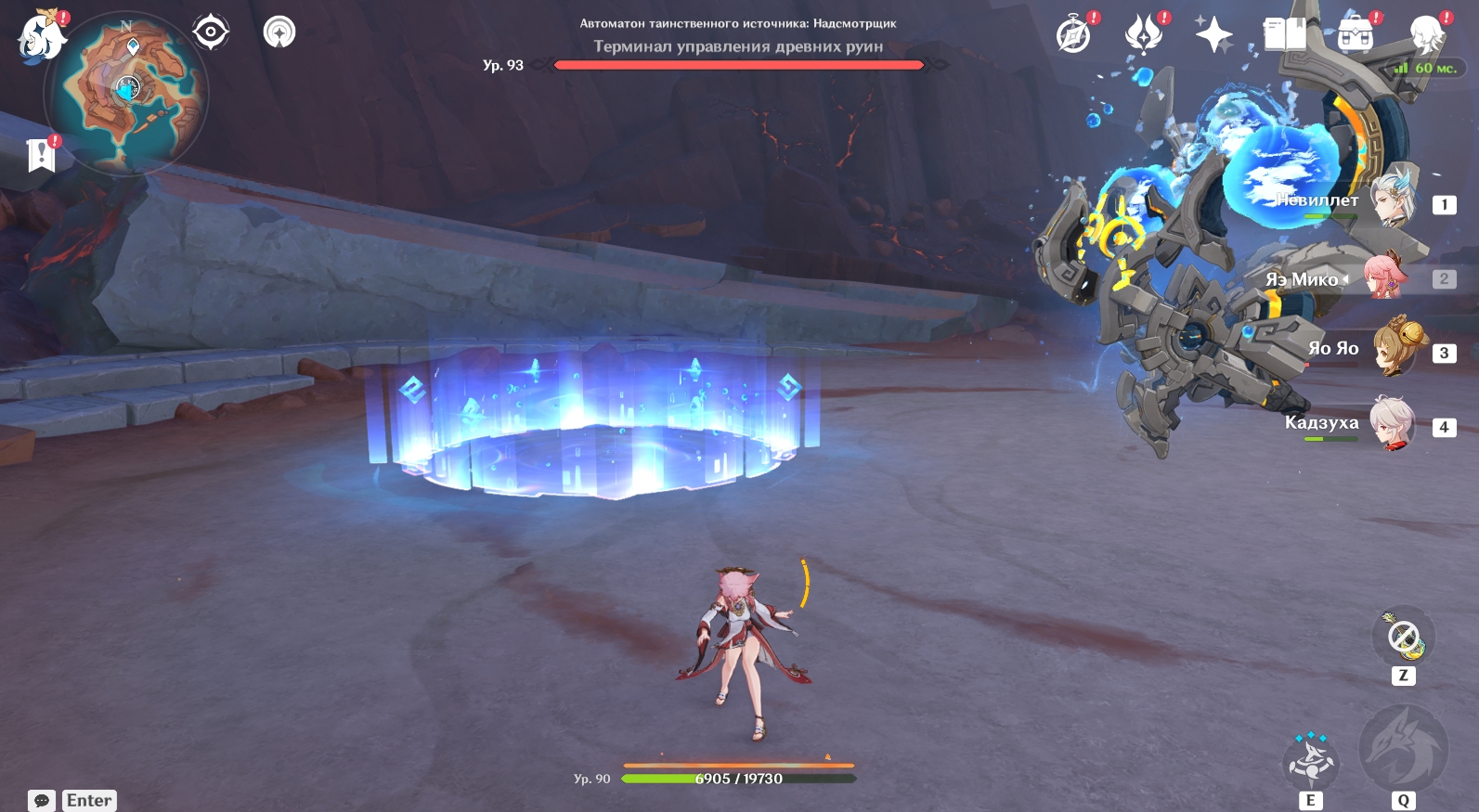Open the compass events icon
The image size is (1479, 812).
[1074, 36]
